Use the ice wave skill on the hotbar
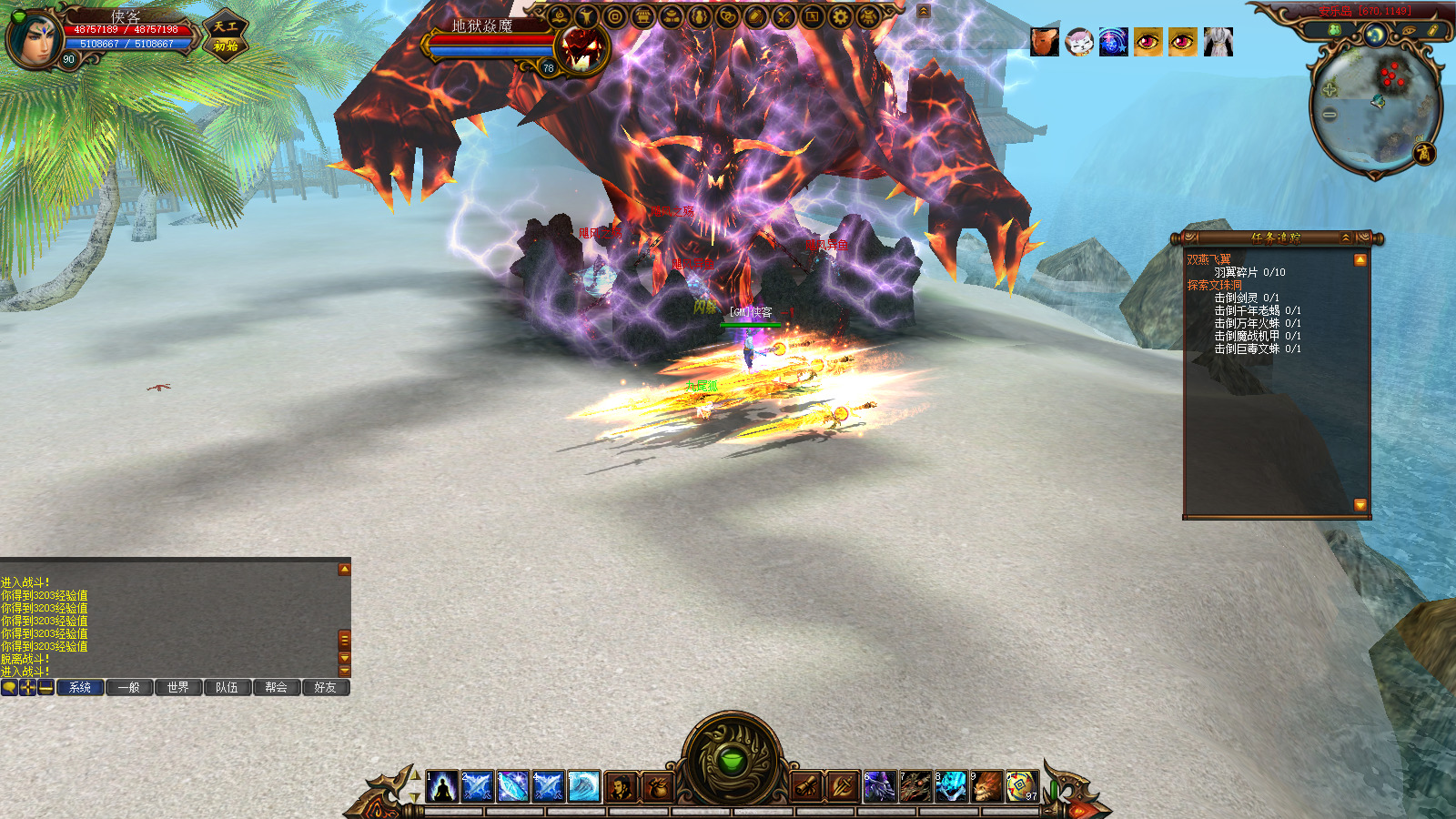 click(x=583, y=786)
